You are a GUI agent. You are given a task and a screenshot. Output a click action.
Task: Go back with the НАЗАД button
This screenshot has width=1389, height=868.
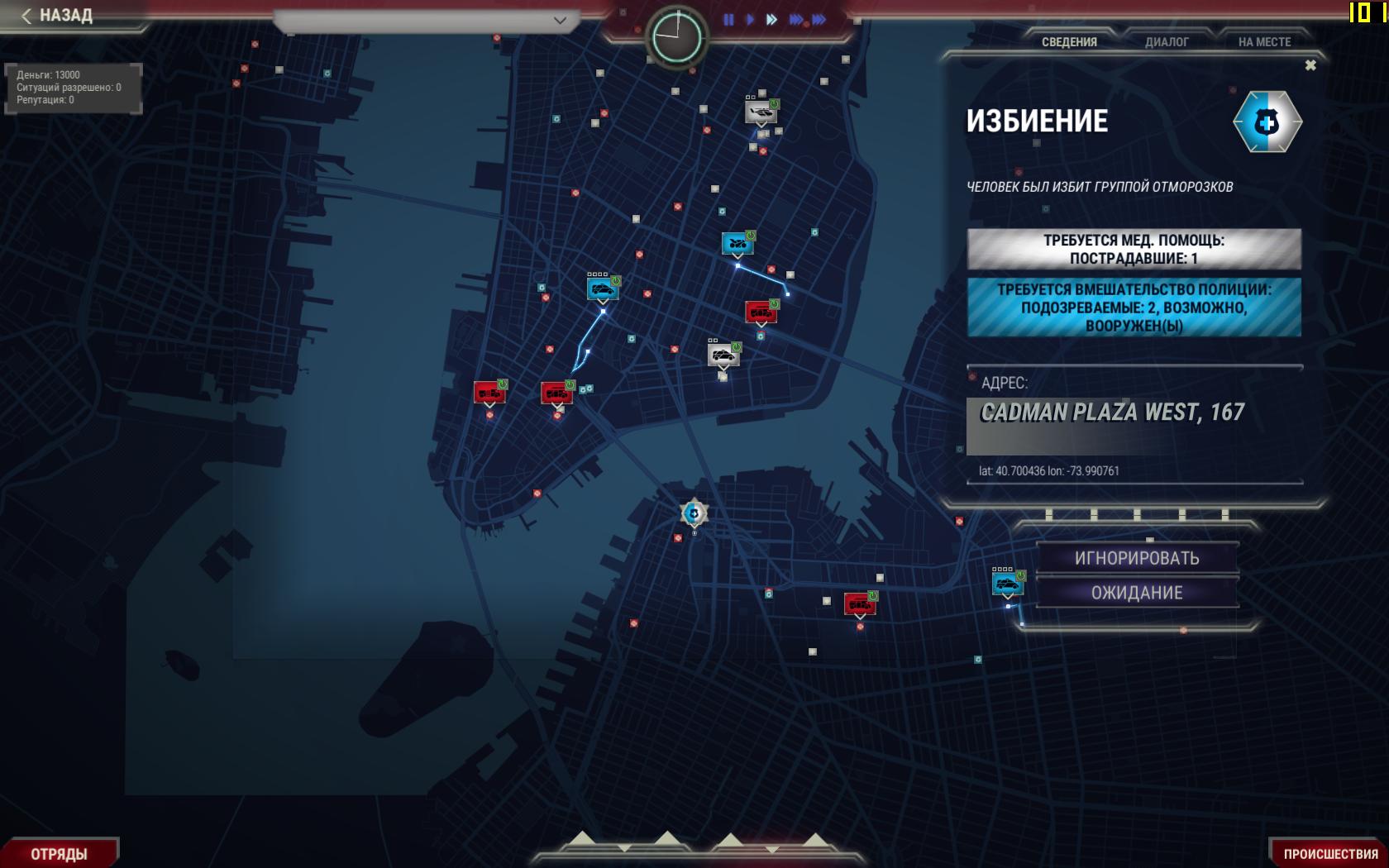click(58, 16)
